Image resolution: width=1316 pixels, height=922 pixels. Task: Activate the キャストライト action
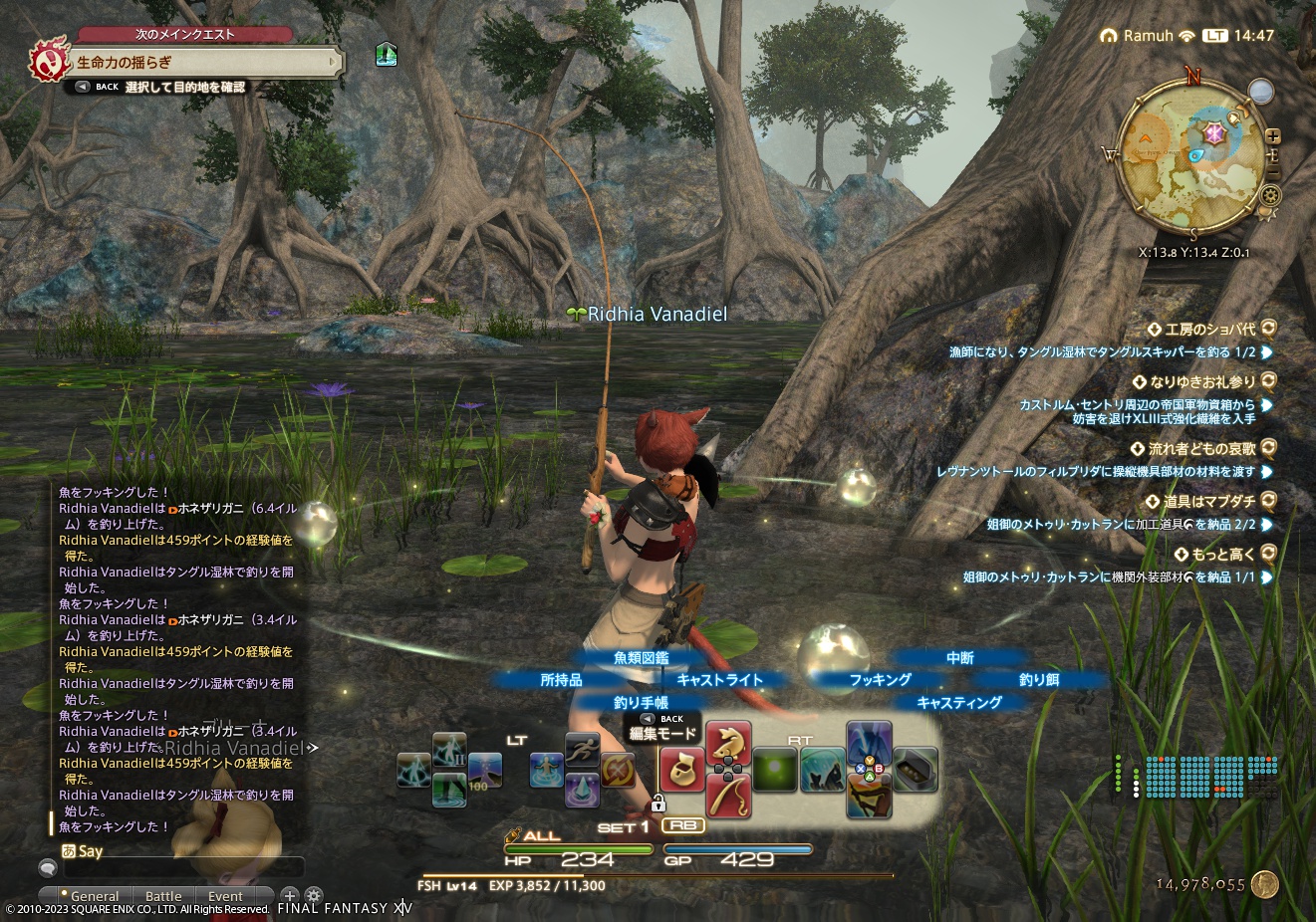[x=718, y=680]
